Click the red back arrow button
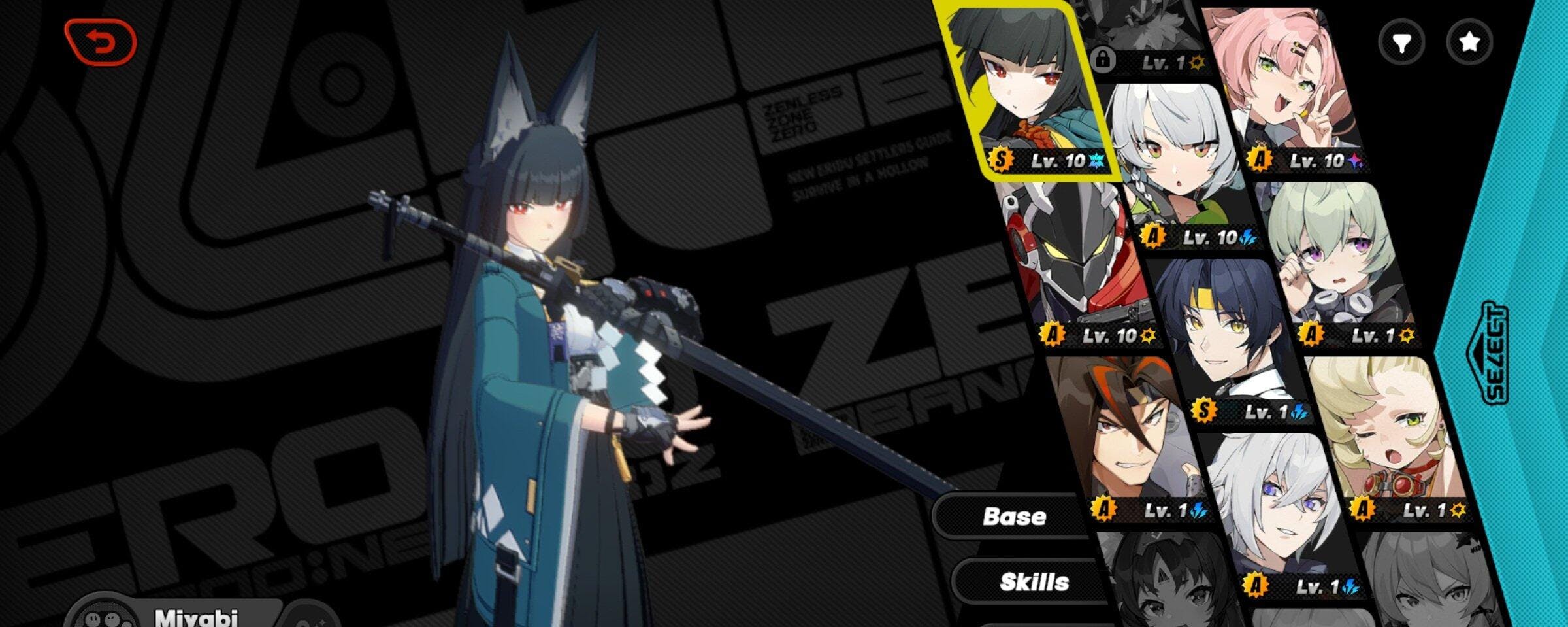 point(100,42)
